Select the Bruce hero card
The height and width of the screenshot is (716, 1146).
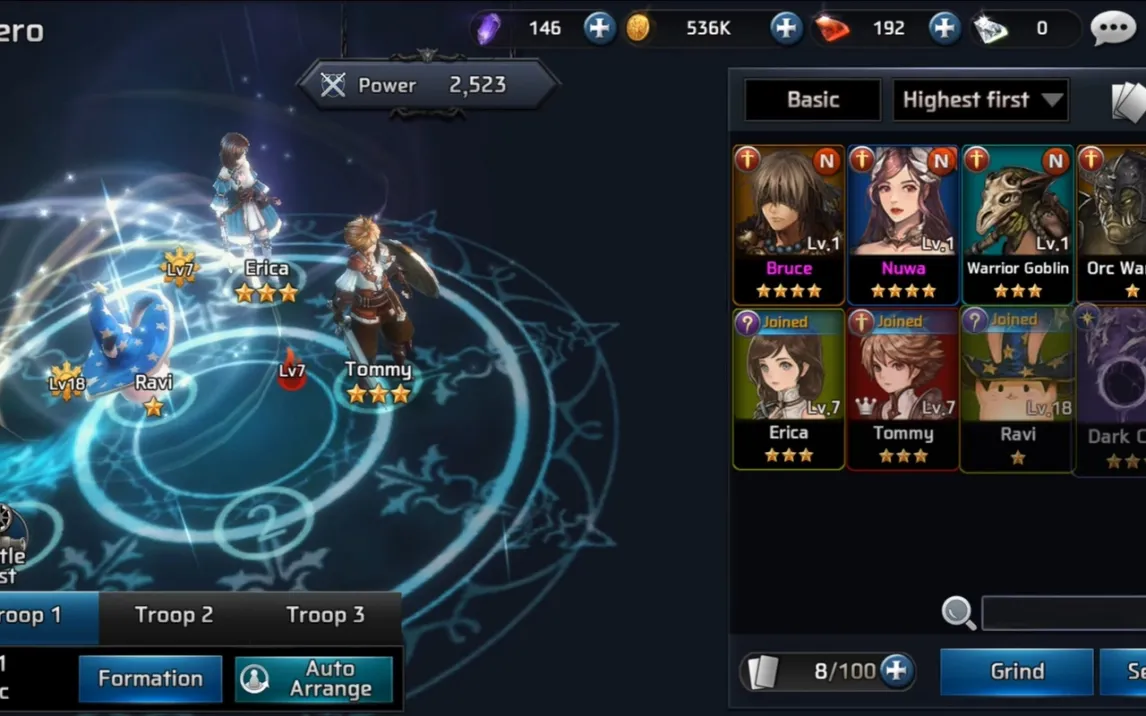click(x=789, y=224)
